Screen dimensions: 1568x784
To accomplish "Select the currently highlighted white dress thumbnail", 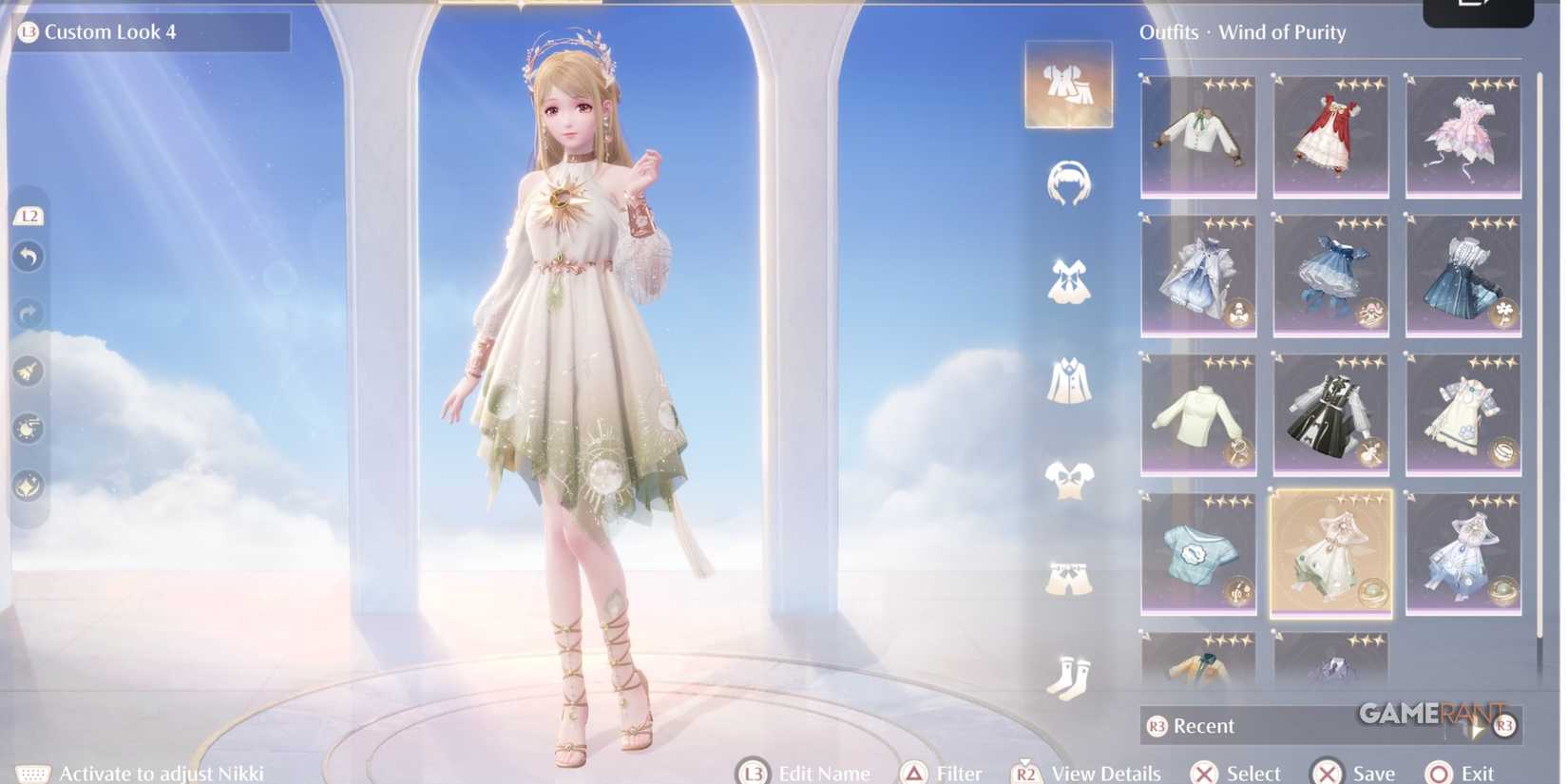I will (1330, 554).
